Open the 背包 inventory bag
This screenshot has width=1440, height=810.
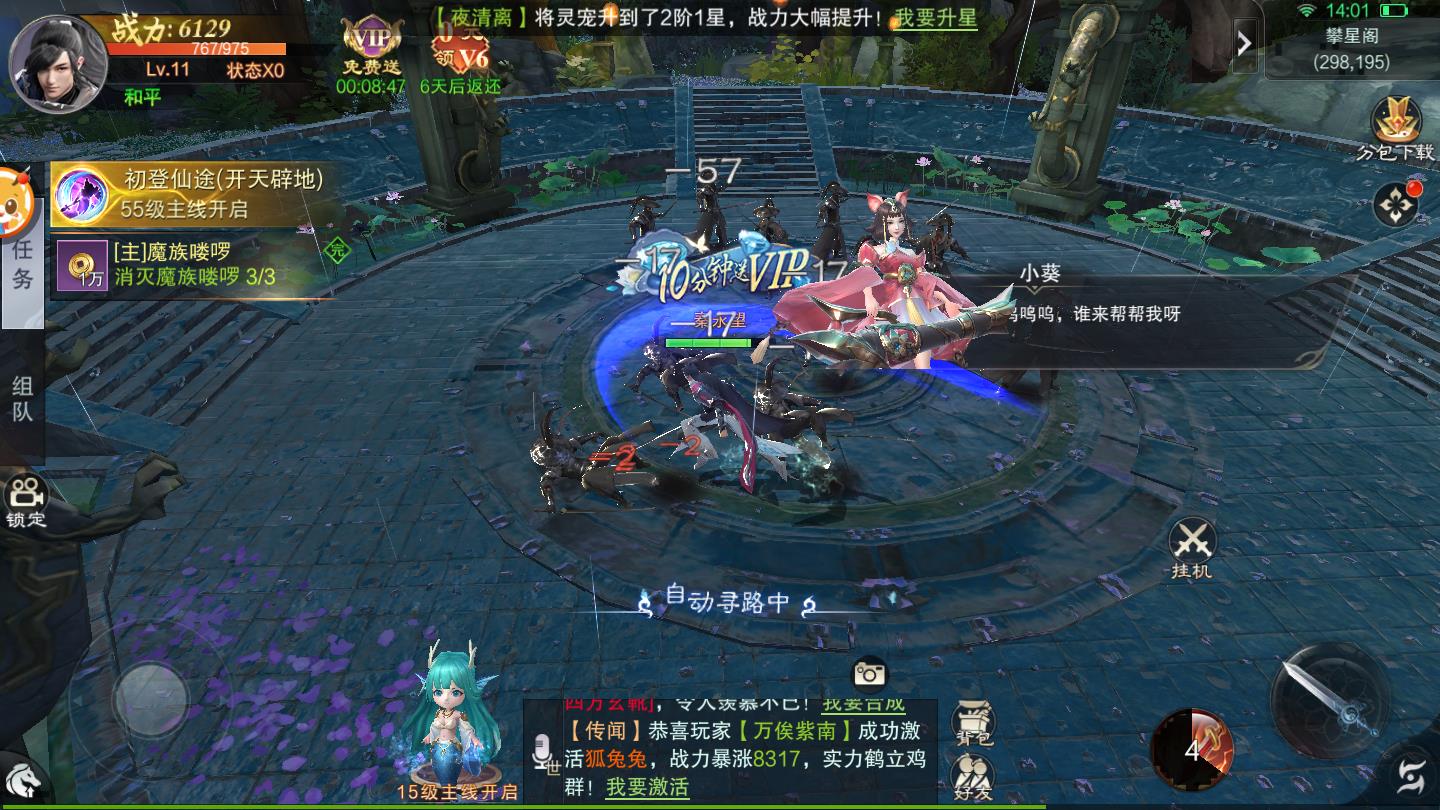pyautogui.click(x=972, y=724)
